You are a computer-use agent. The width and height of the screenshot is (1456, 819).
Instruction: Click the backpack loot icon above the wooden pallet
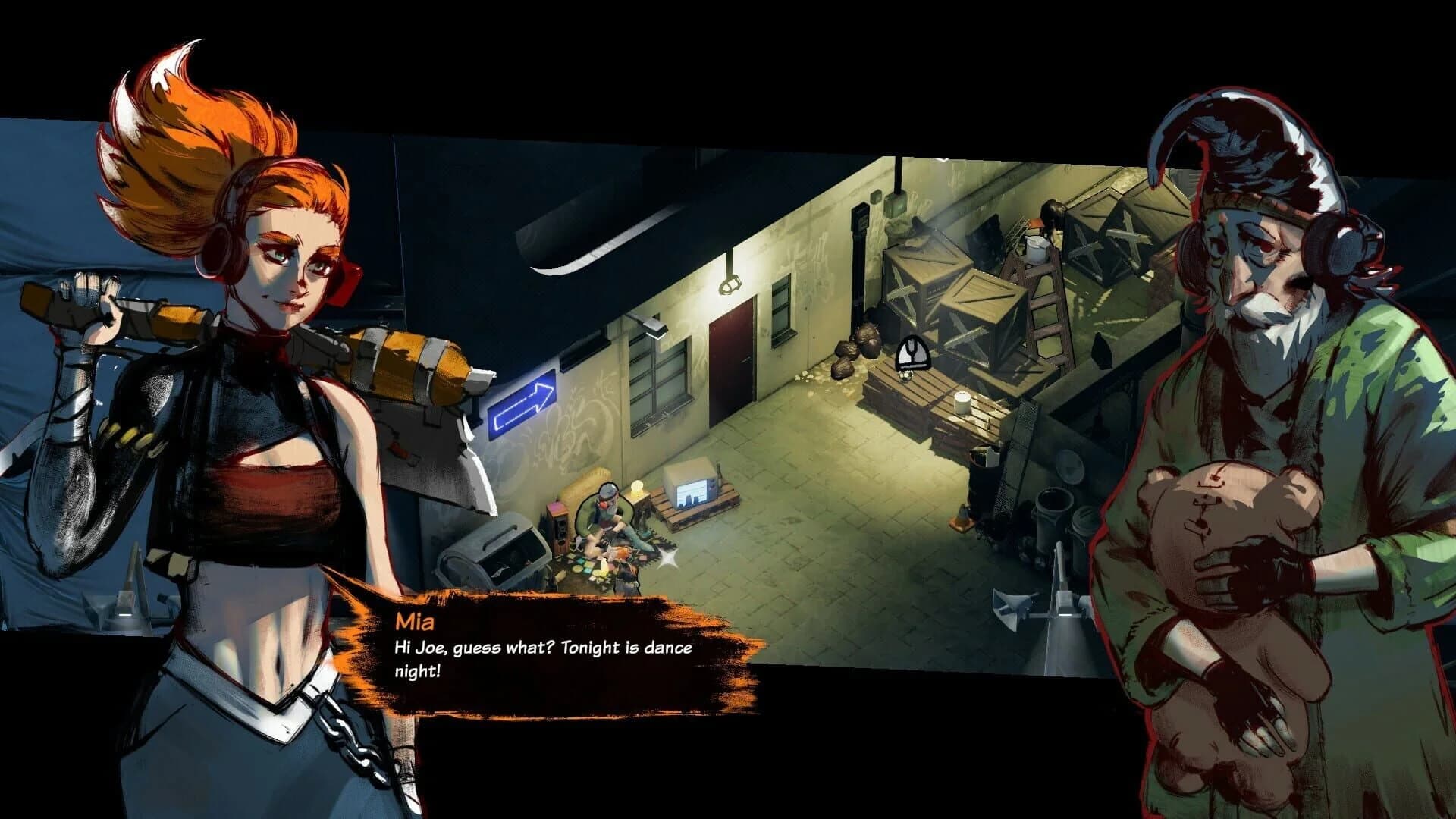tap(912, 353)
